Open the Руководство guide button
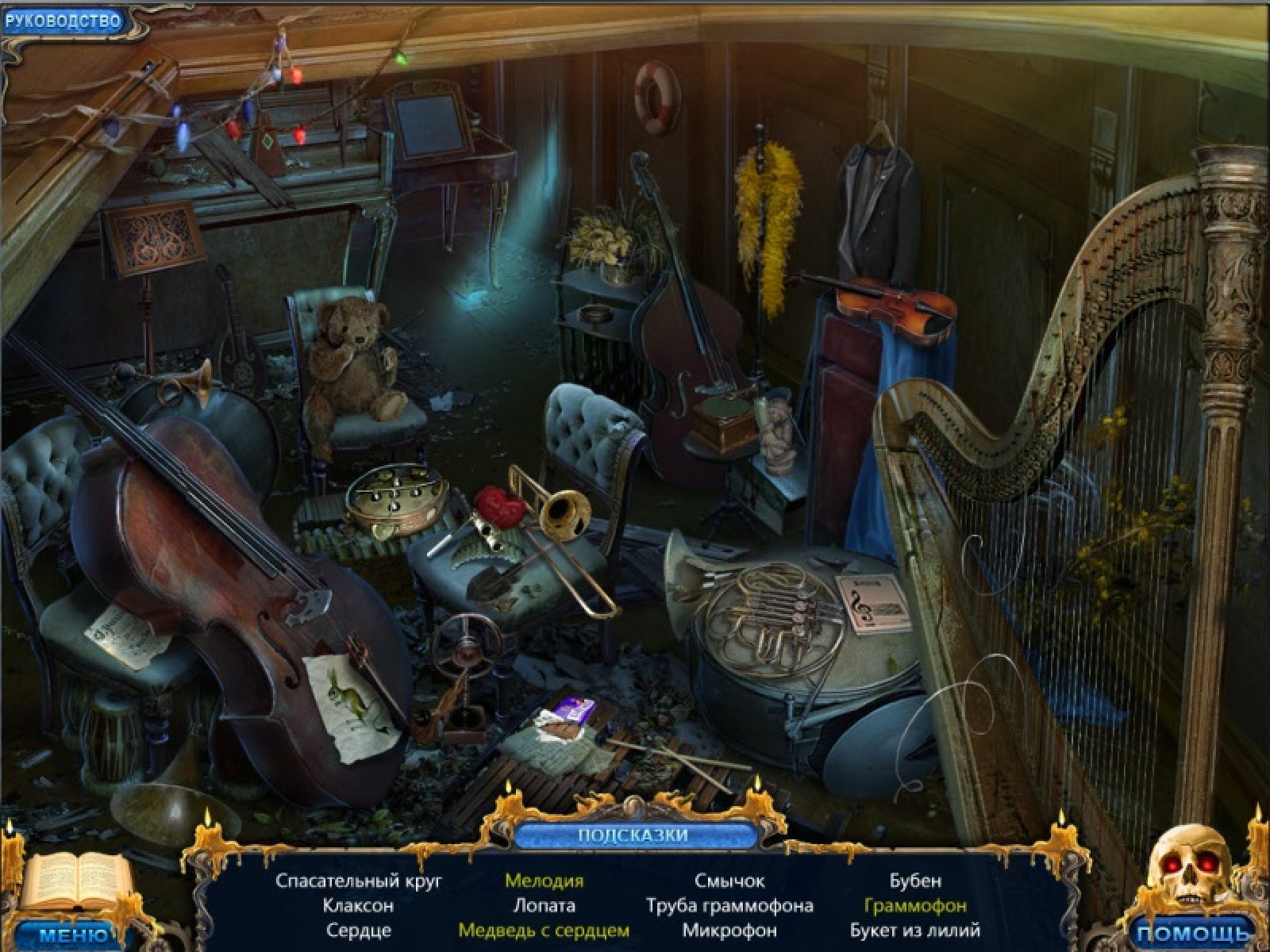The width and height of the screenshot is (1270, 952). 62,21
